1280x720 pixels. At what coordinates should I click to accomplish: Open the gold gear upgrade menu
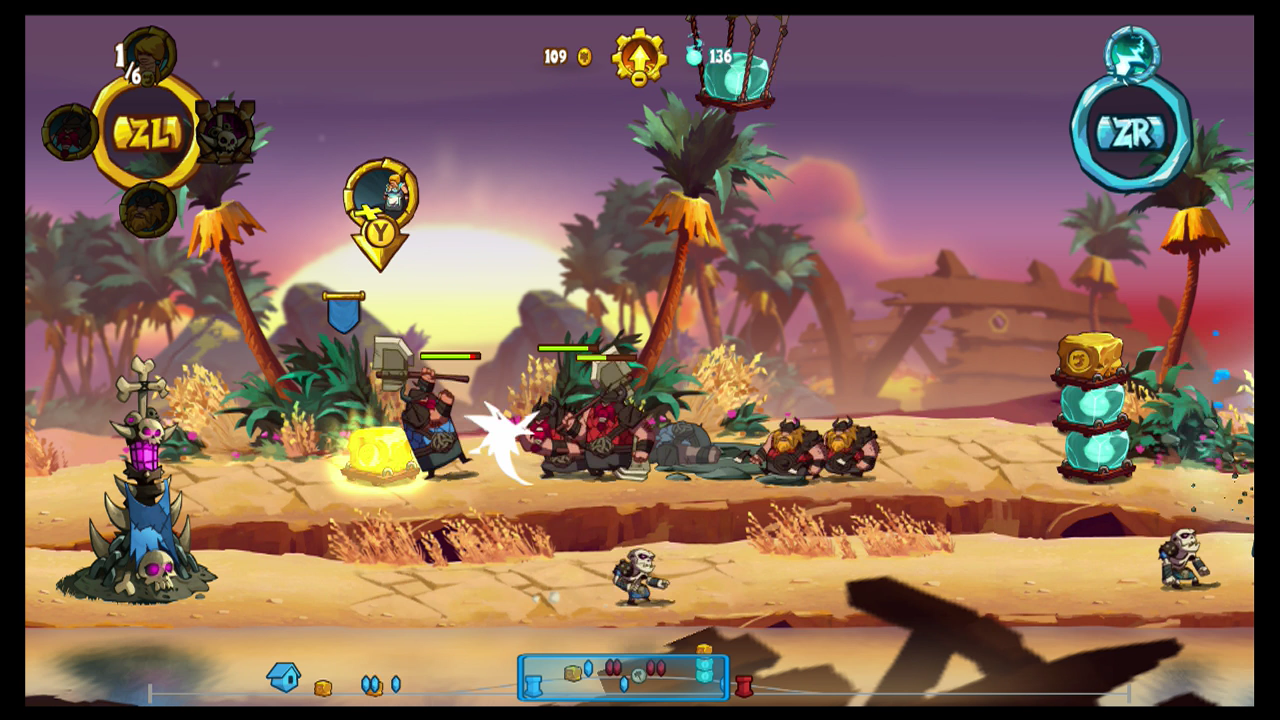(639, 58)
